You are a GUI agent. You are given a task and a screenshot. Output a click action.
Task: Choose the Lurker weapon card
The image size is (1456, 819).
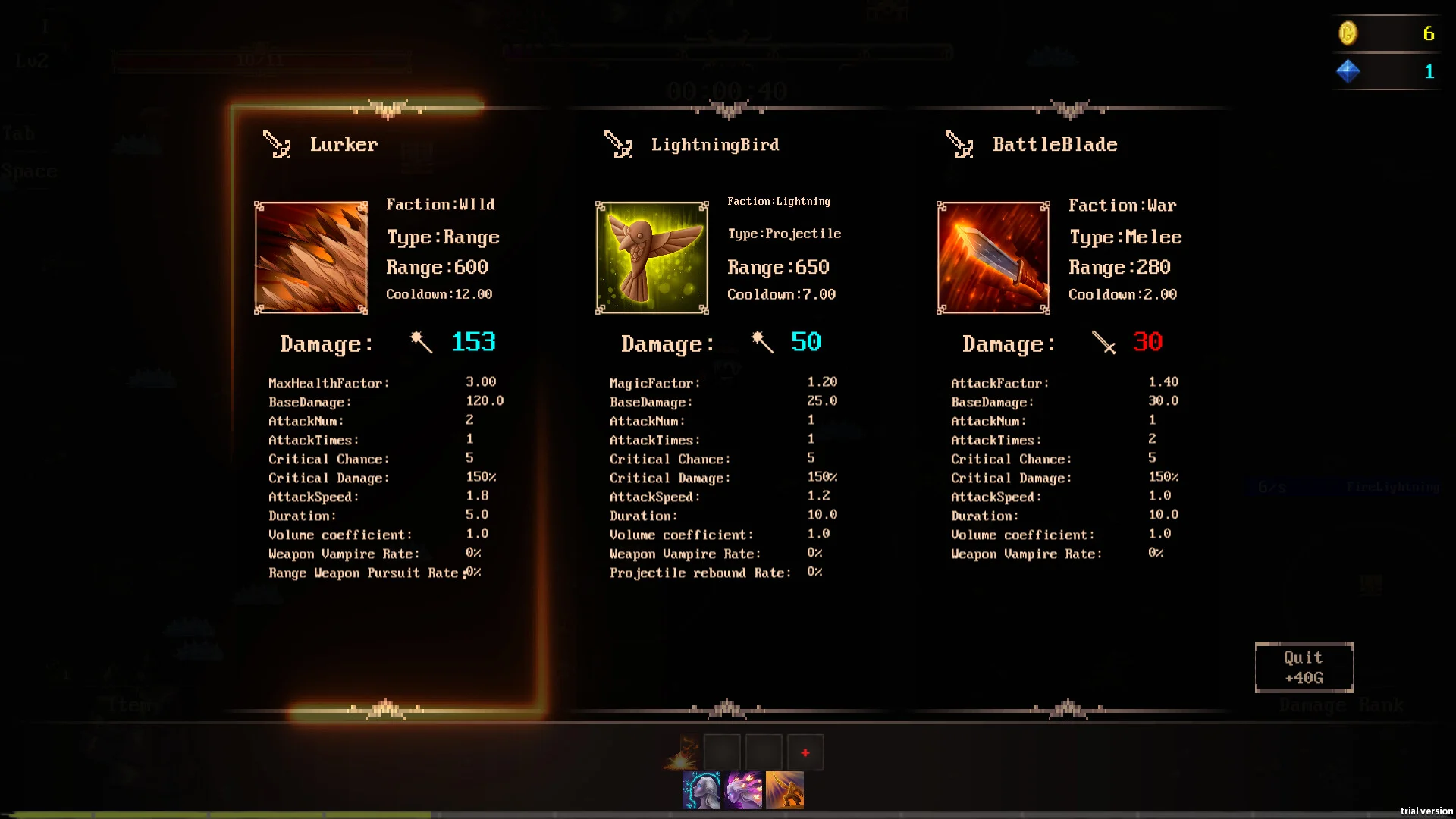pyautogui.click(x=387, y=409)
